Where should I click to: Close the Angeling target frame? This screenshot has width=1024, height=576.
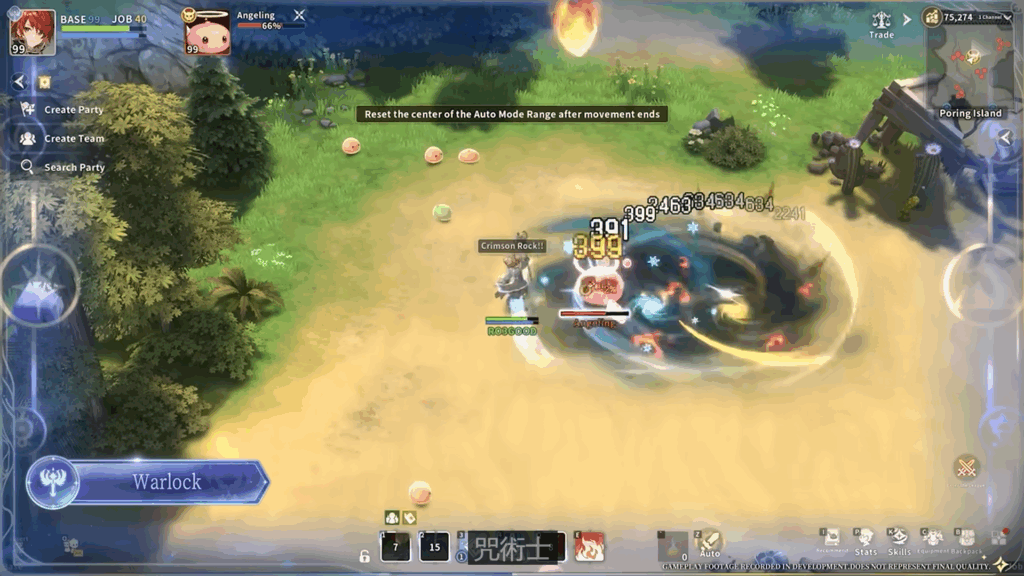299,16
